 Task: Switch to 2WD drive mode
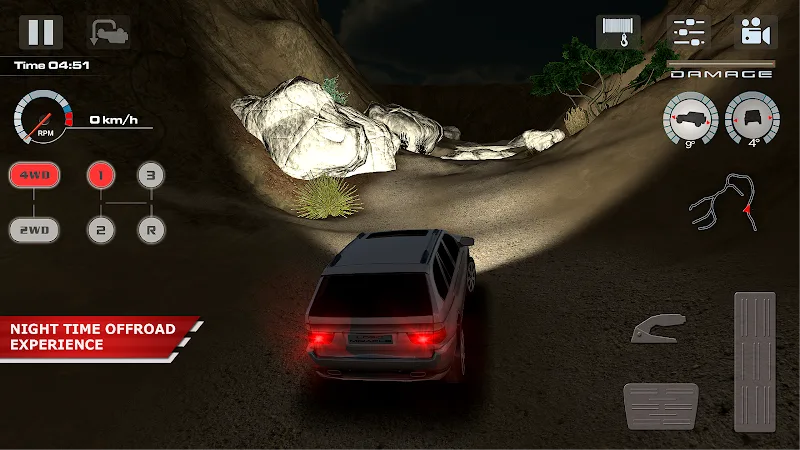tap(35, 230)
